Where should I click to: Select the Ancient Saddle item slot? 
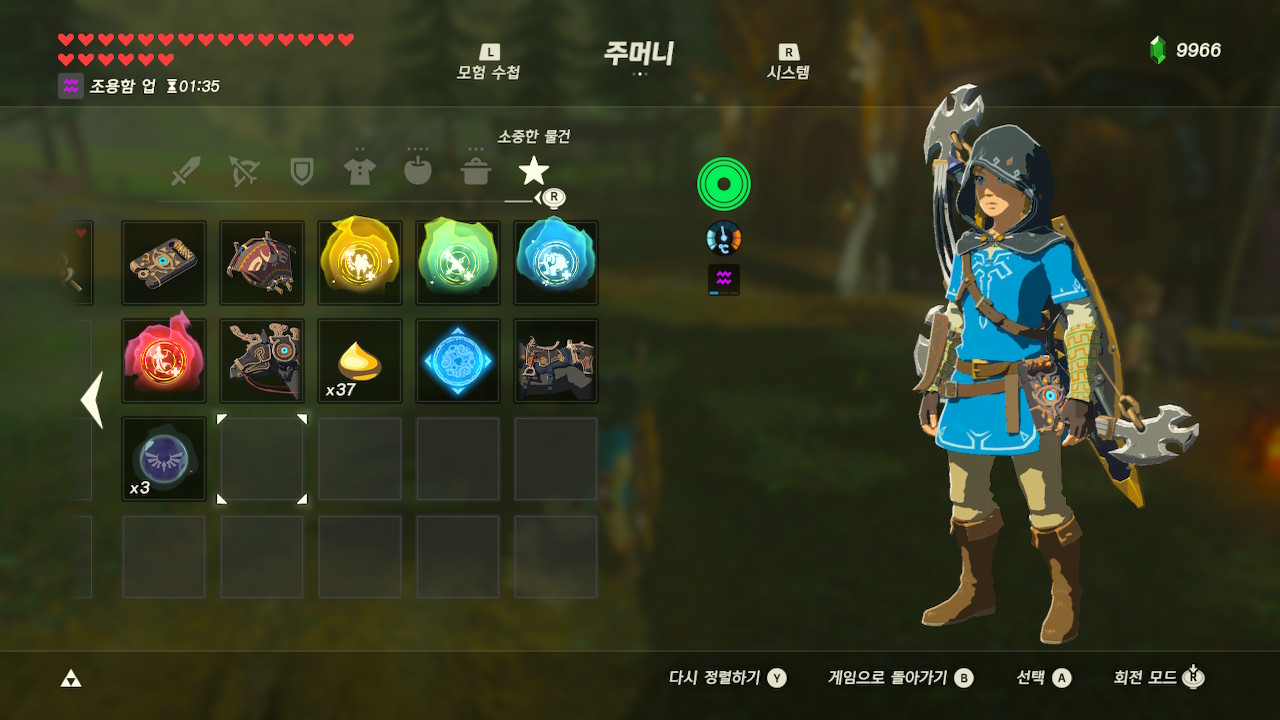556,361
